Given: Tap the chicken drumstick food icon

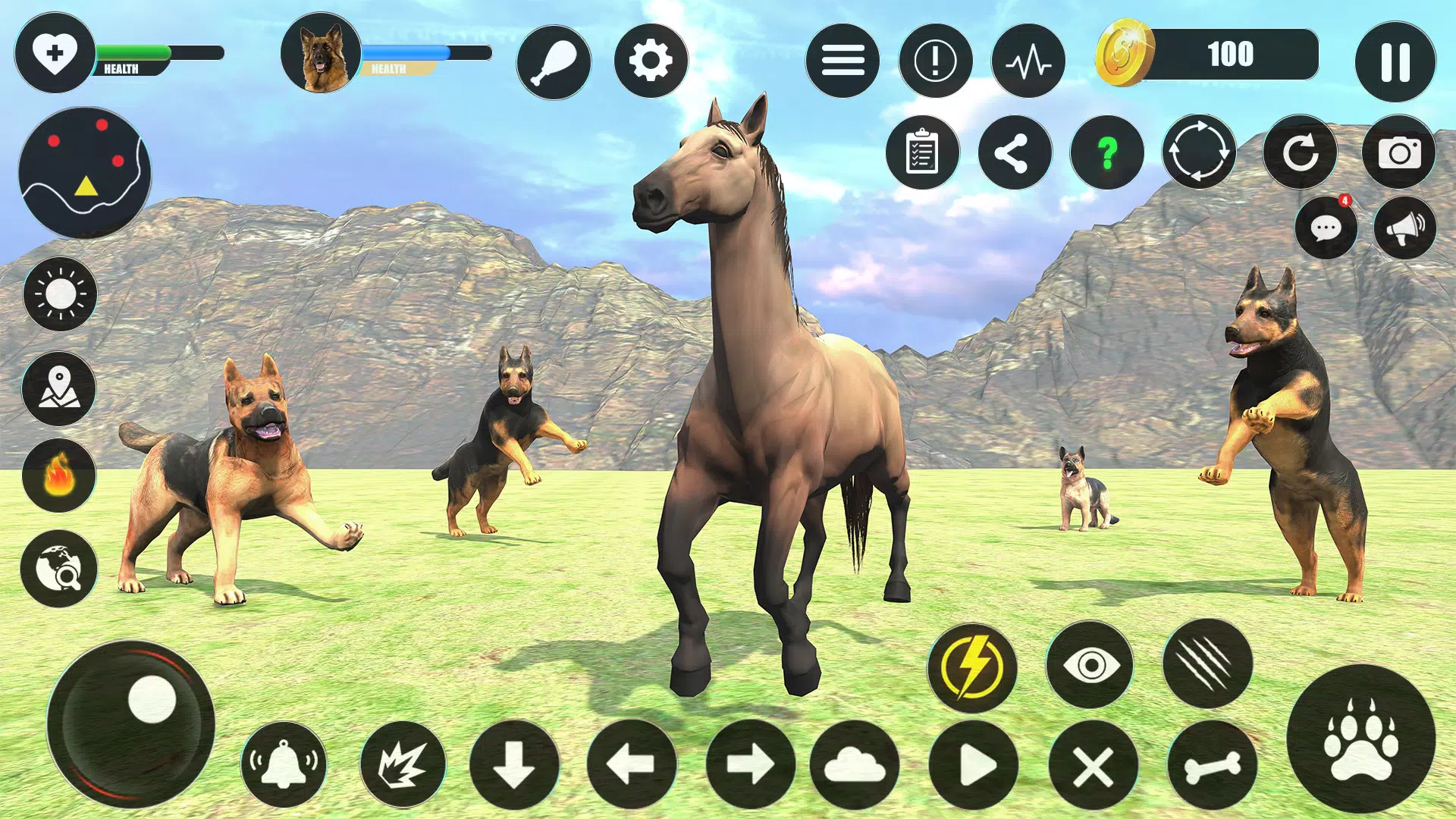Looking at the screenshot, I should [554, 61].
